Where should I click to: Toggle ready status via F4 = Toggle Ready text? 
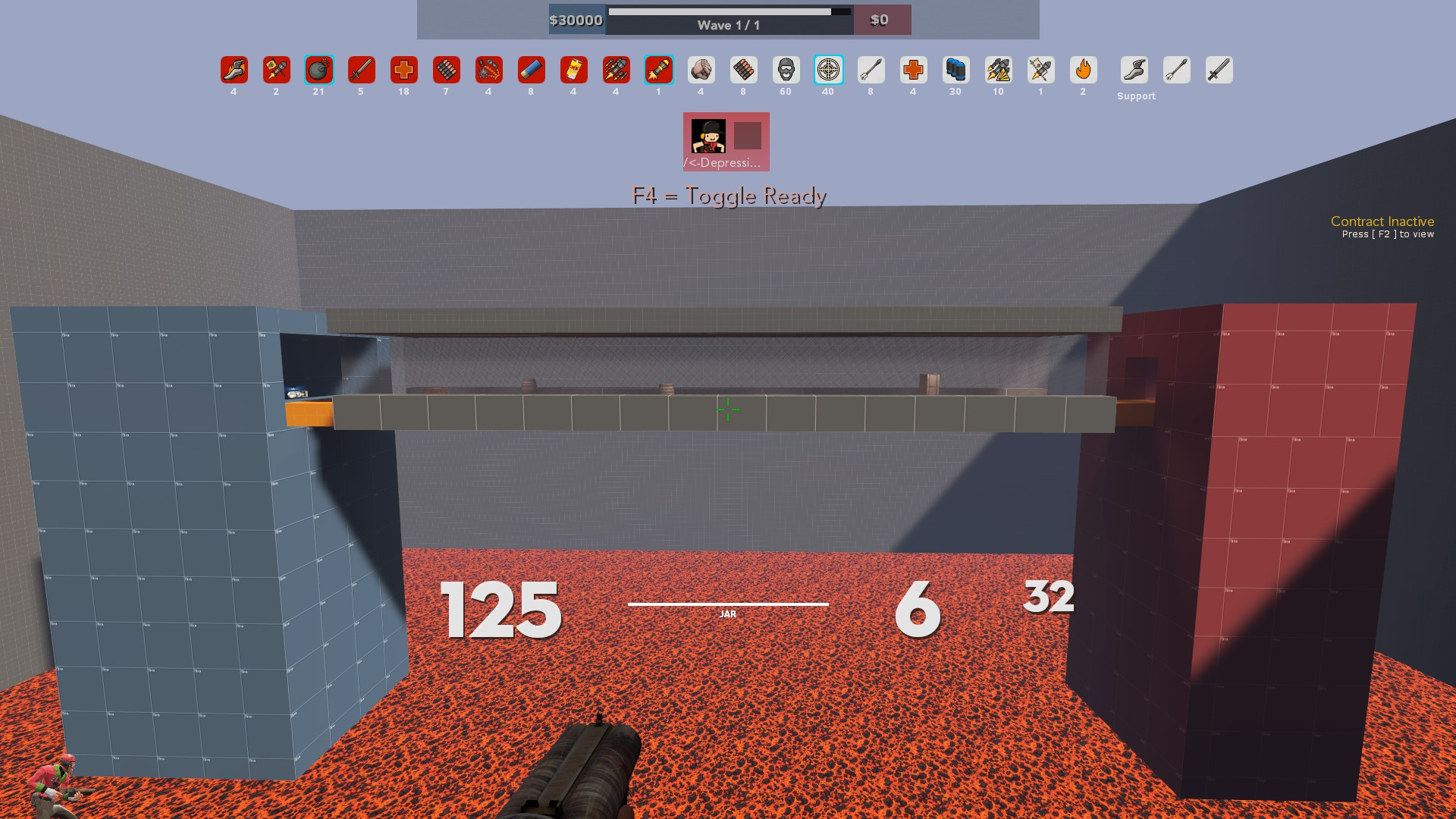tap(728, 195)
